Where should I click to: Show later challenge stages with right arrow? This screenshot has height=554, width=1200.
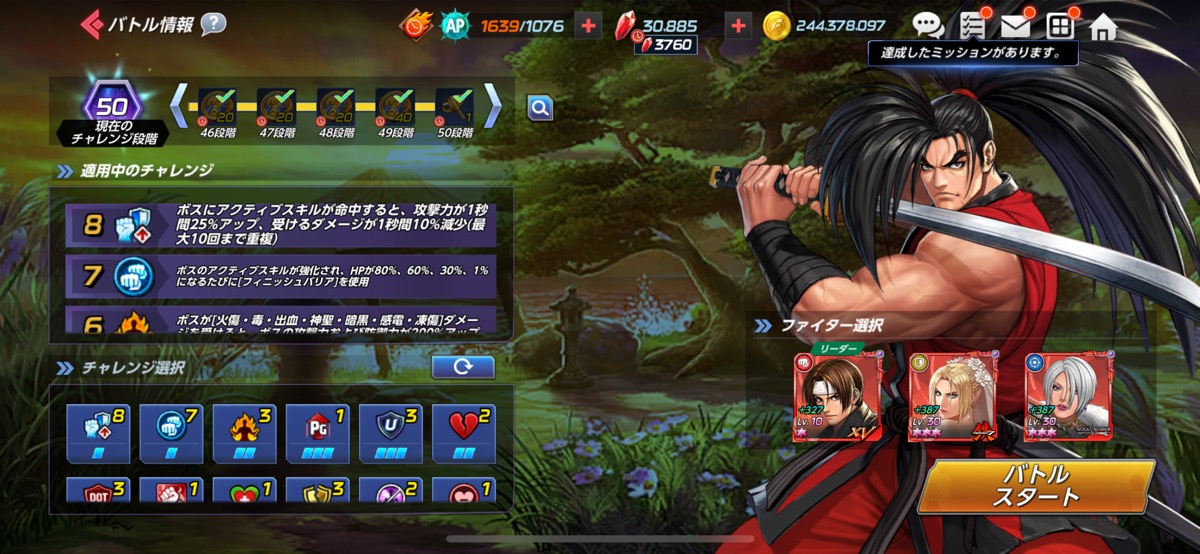click(493, 103)
